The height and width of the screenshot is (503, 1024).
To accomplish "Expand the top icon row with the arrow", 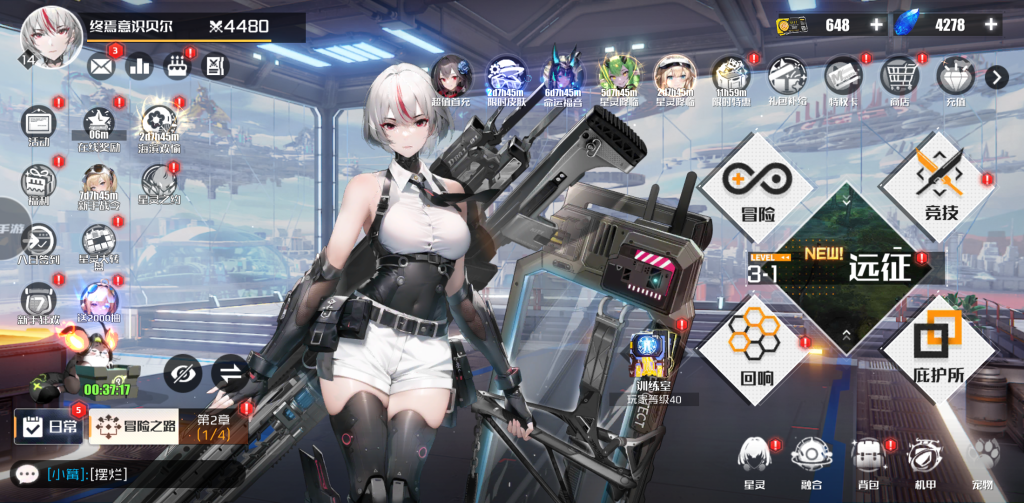I will (996, 77).
